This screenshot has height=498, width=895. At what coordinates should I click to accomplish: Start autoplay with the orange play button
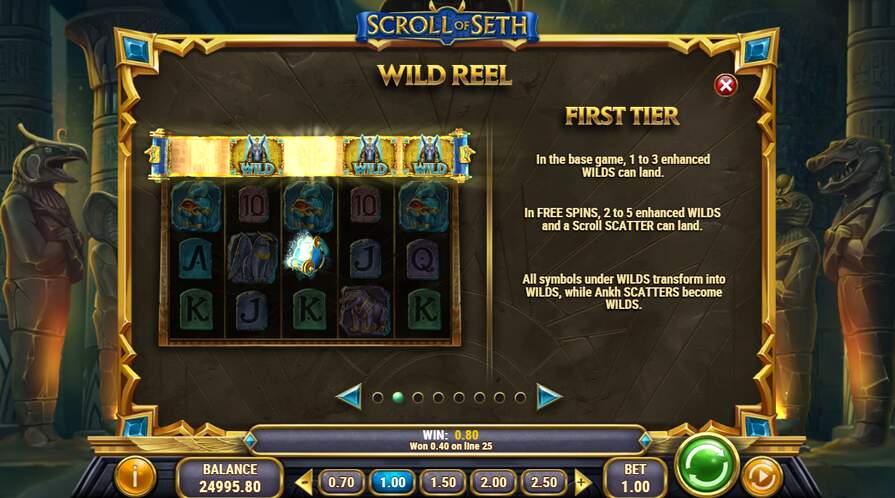tap(763, 476)
